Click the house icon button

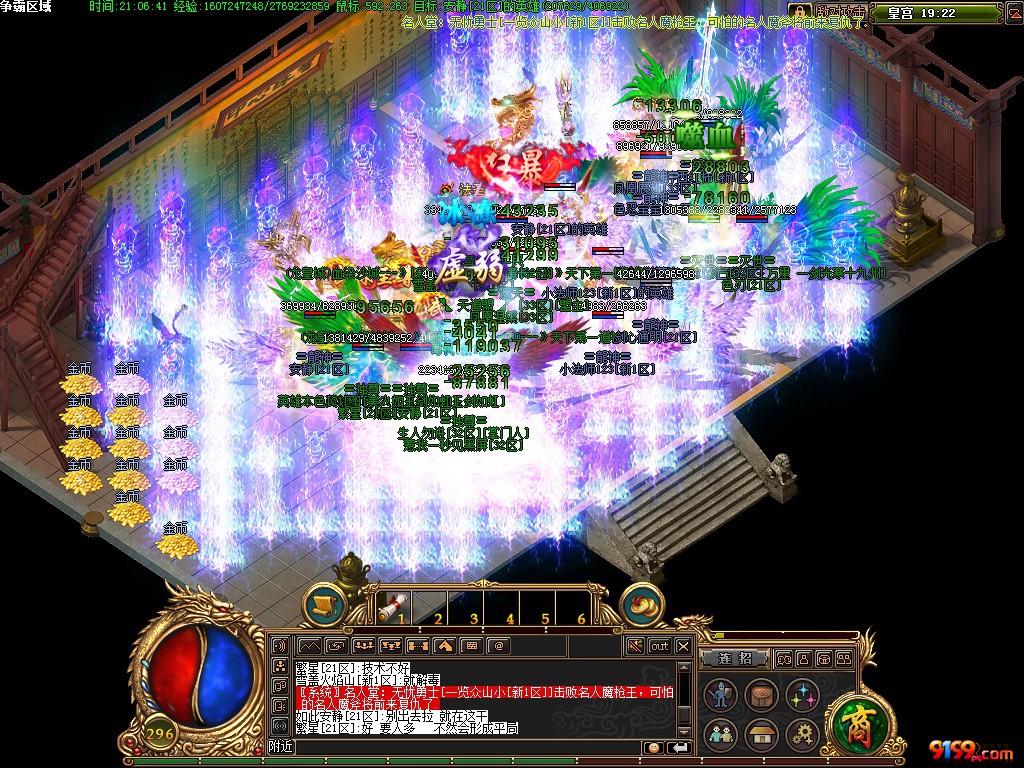[x=761, y=735]
